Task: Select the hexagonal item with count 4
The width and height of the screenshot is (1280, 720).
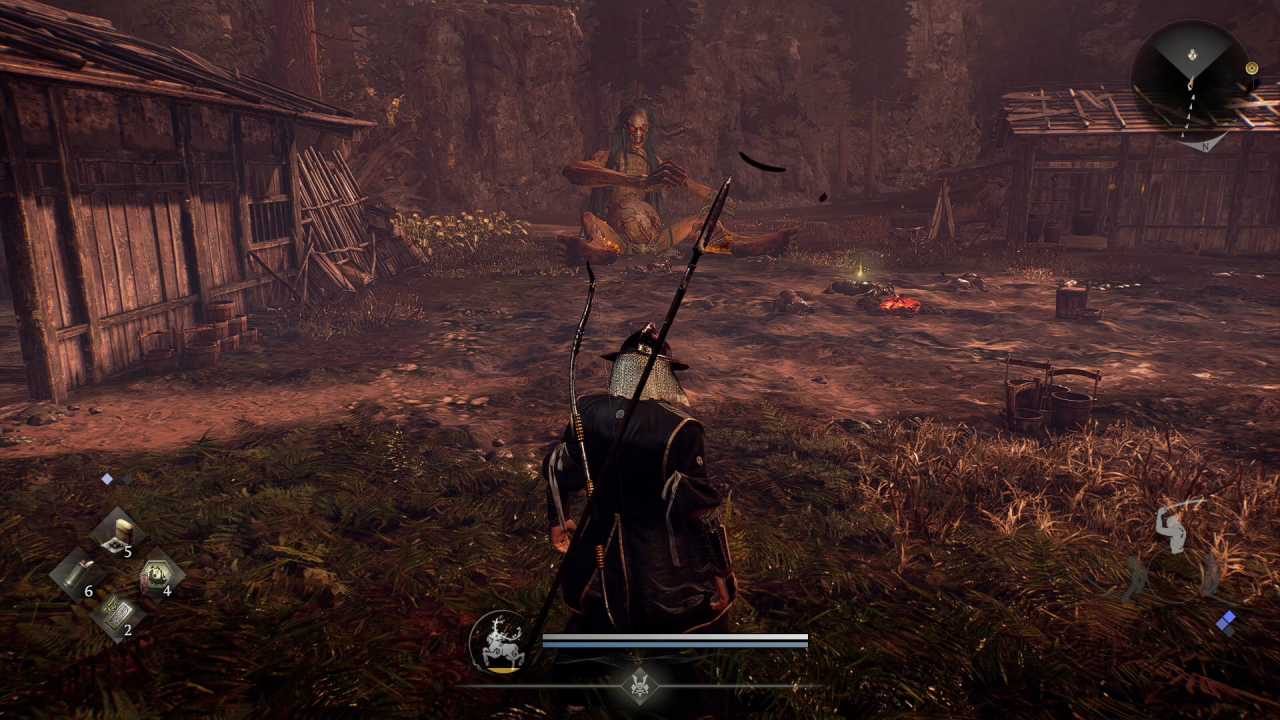Action: (158, 574)
